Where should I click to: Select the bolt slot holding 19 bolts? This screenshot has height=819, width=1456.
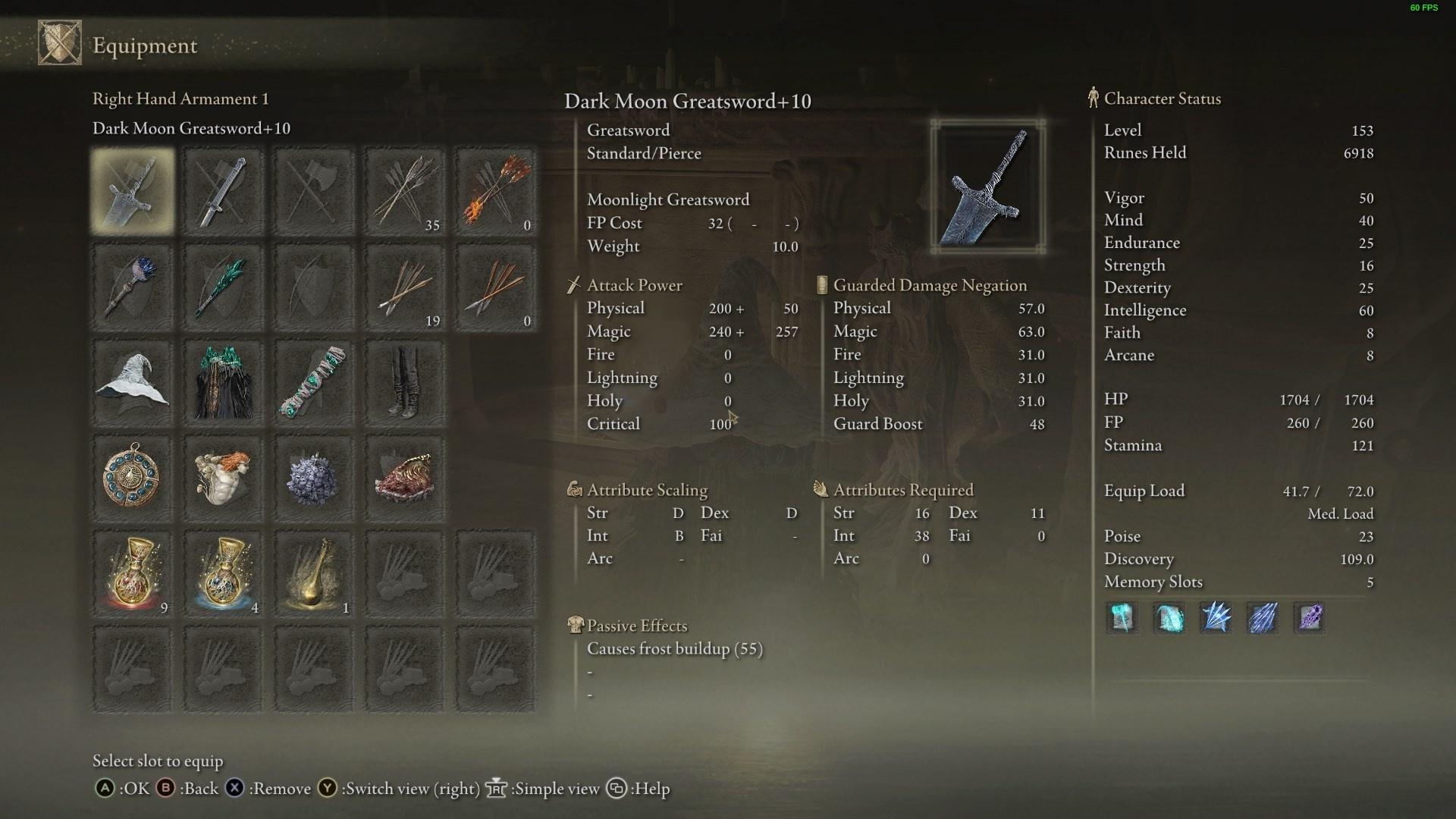pyautogui.click(x=405, y=287)
